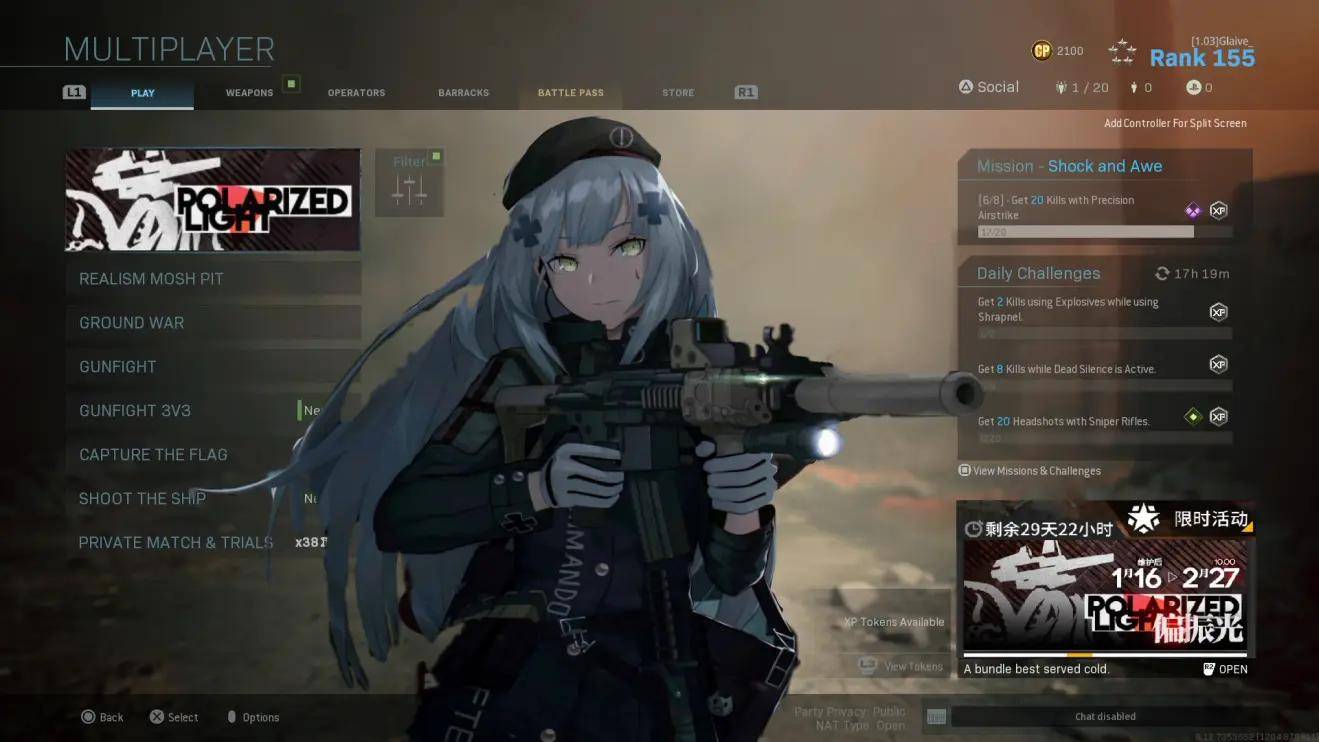Open the BATTLE PASS tab
Screen dimensions: 1319x742
pyautogui.click(x=570, y=92)
